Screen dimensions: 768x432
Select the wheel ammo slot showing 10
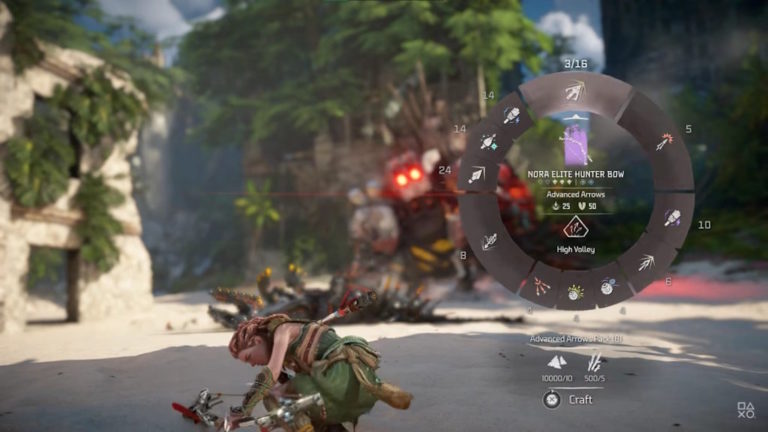[672, 217]
